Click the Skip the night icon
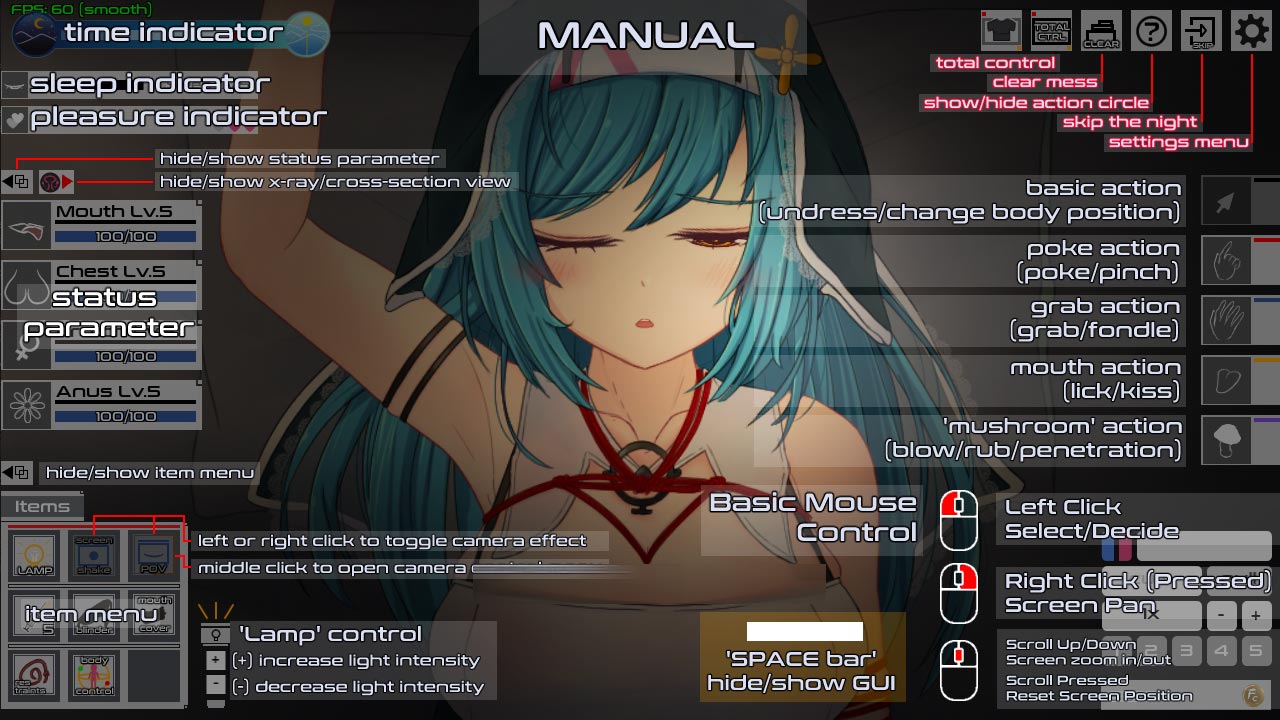 [x=1200, y=30]
